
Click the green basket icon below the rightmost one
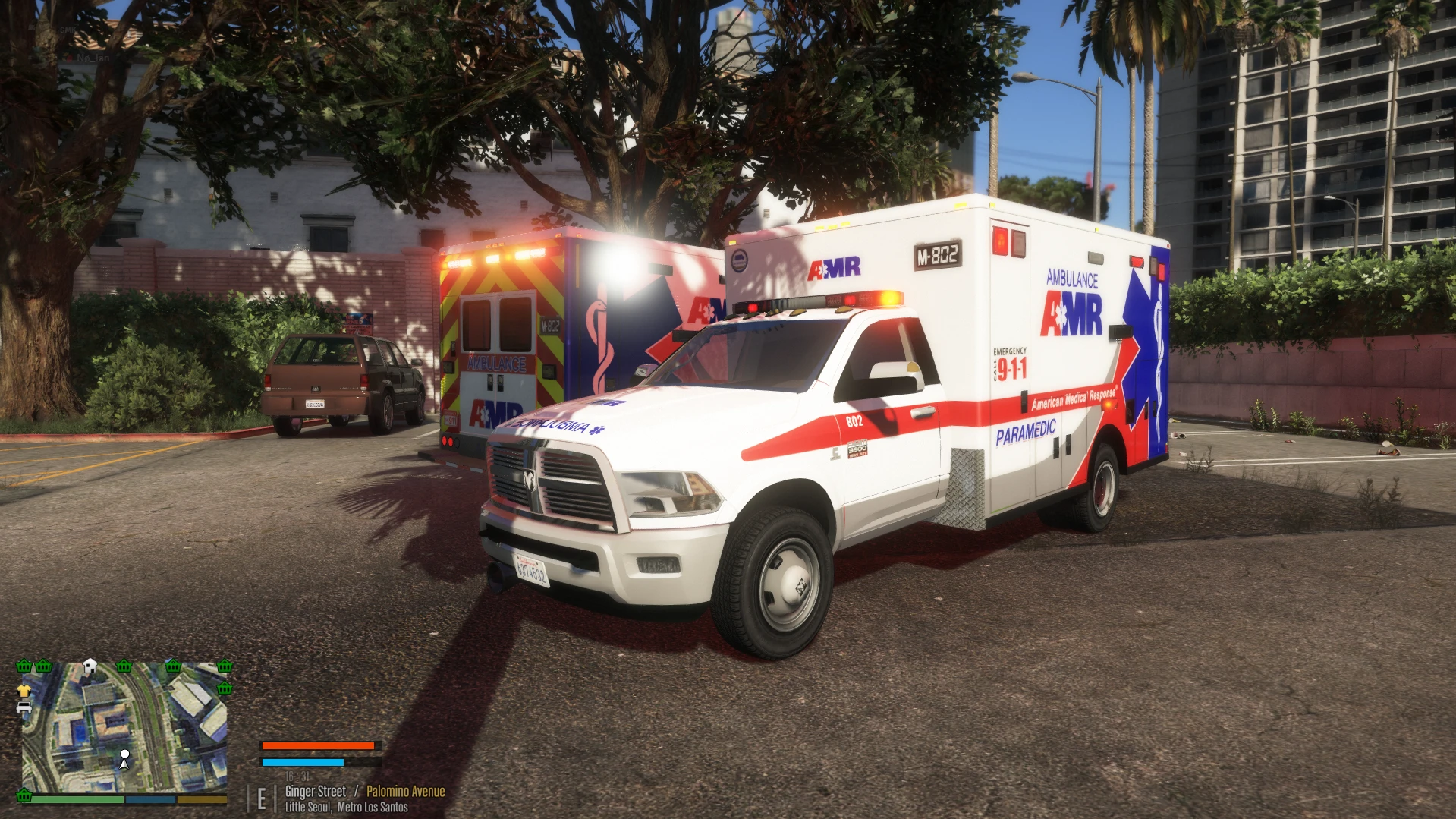click(x=224, y=688)
